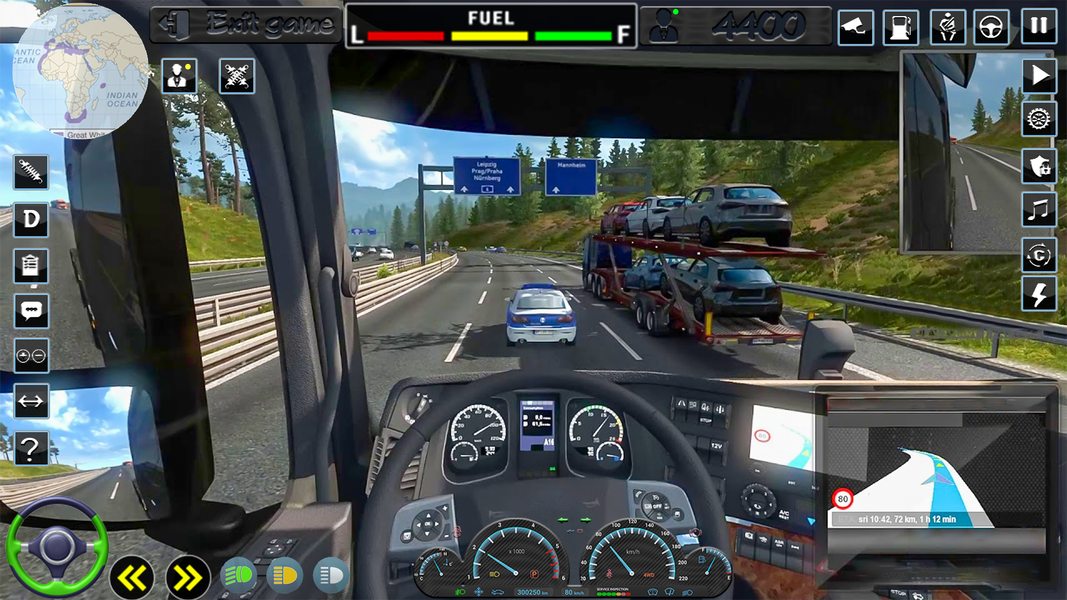Click the D gear shift button
1067x600 pixels.
tap(31, 220)
